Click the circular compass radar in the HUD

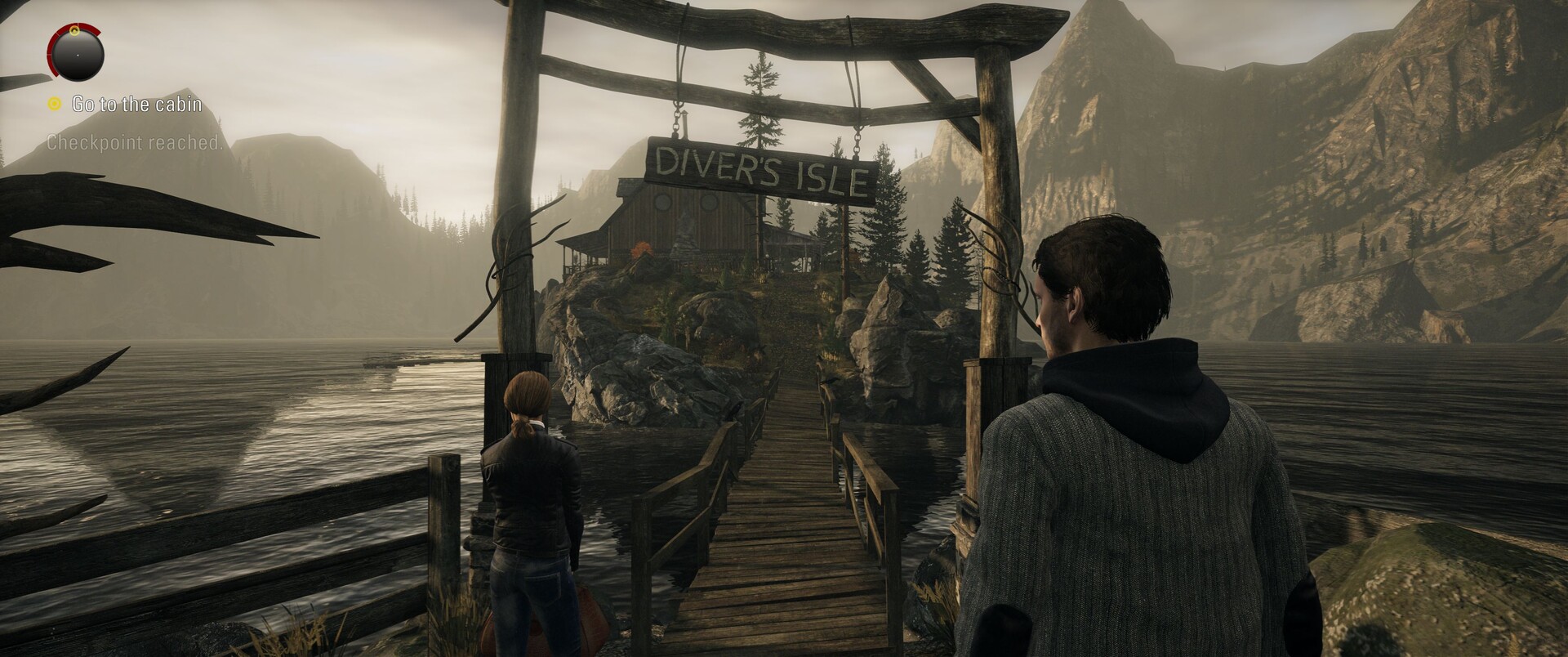(x=76, y=53)
